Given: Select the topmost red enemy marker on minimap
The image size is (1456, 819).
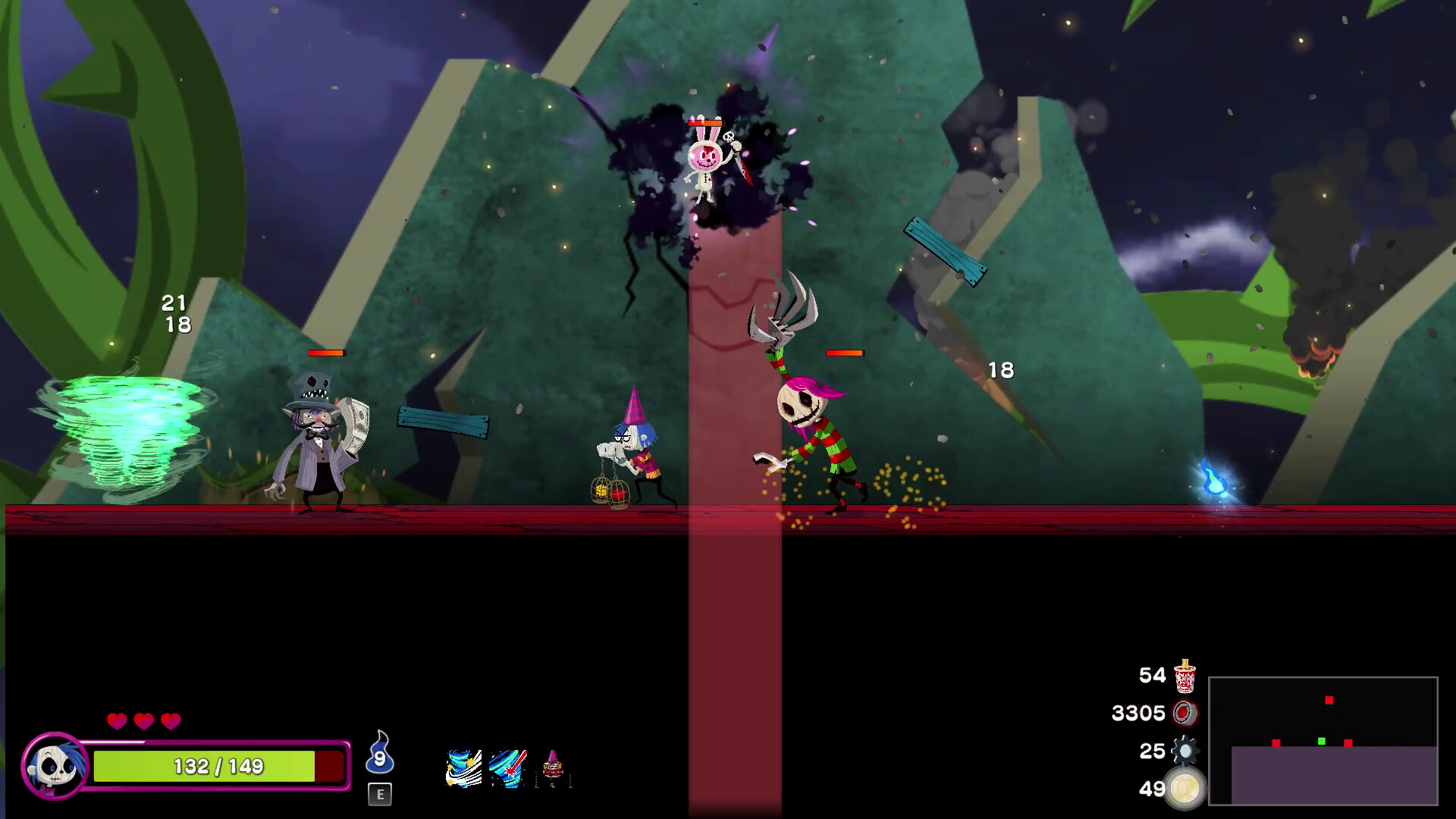Looking at the screenshot, I should pos(1329,700).
